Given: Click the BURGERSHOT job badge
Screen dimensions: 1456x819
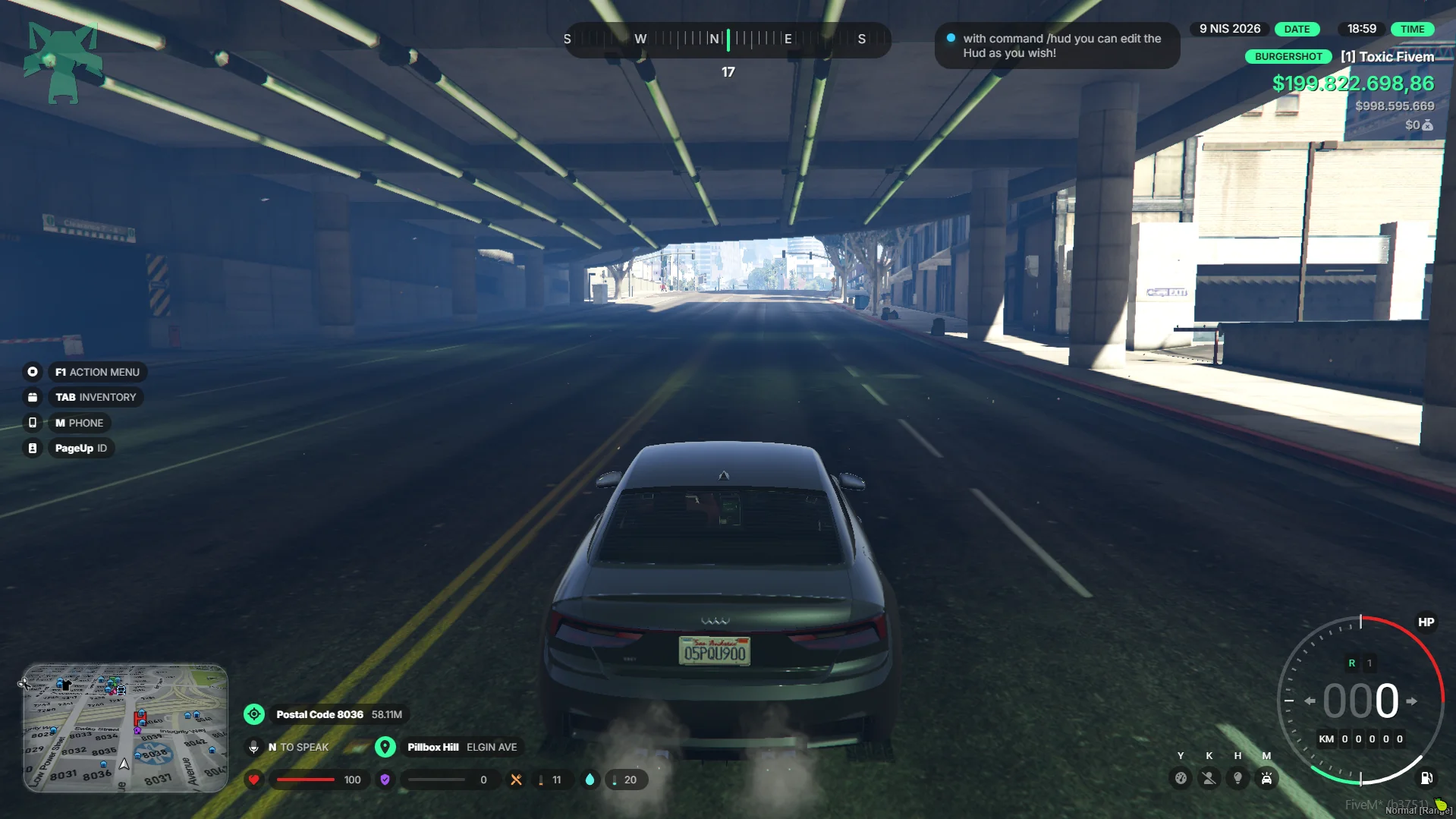Looking at the screenshot, I should [1288, 57].
